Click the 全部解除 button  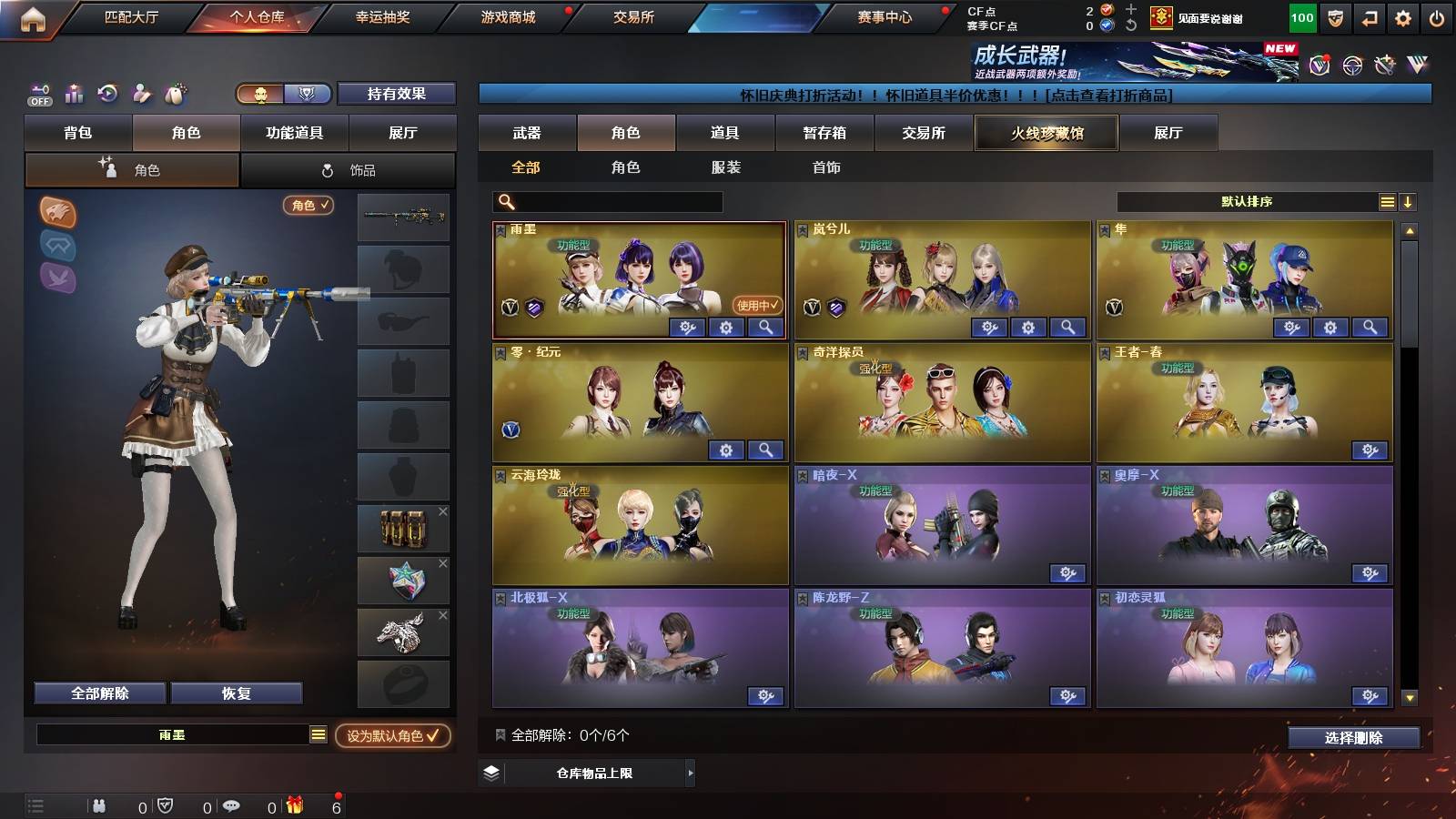(x=98, y=693)
